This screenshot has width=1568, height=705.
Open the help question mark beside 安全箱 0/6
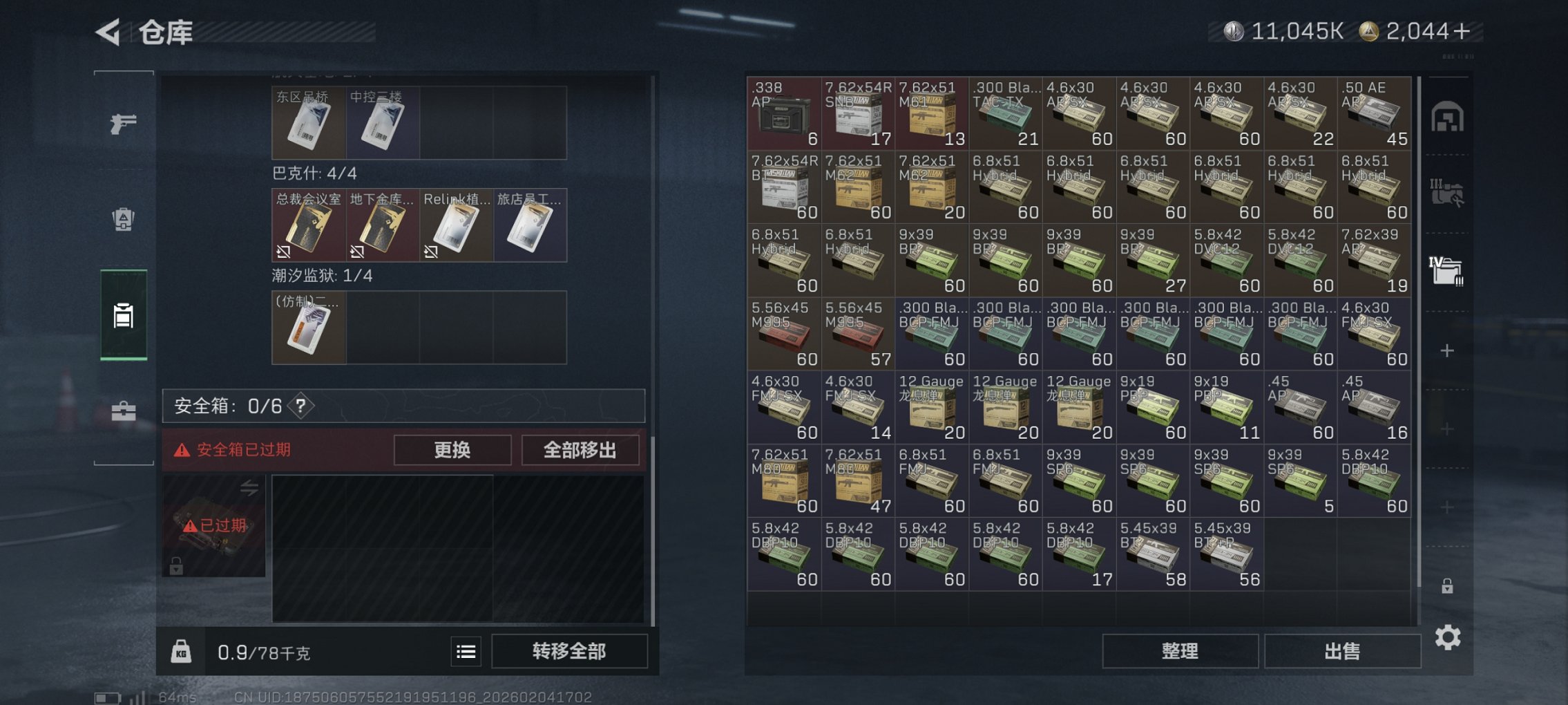(300, 407)
